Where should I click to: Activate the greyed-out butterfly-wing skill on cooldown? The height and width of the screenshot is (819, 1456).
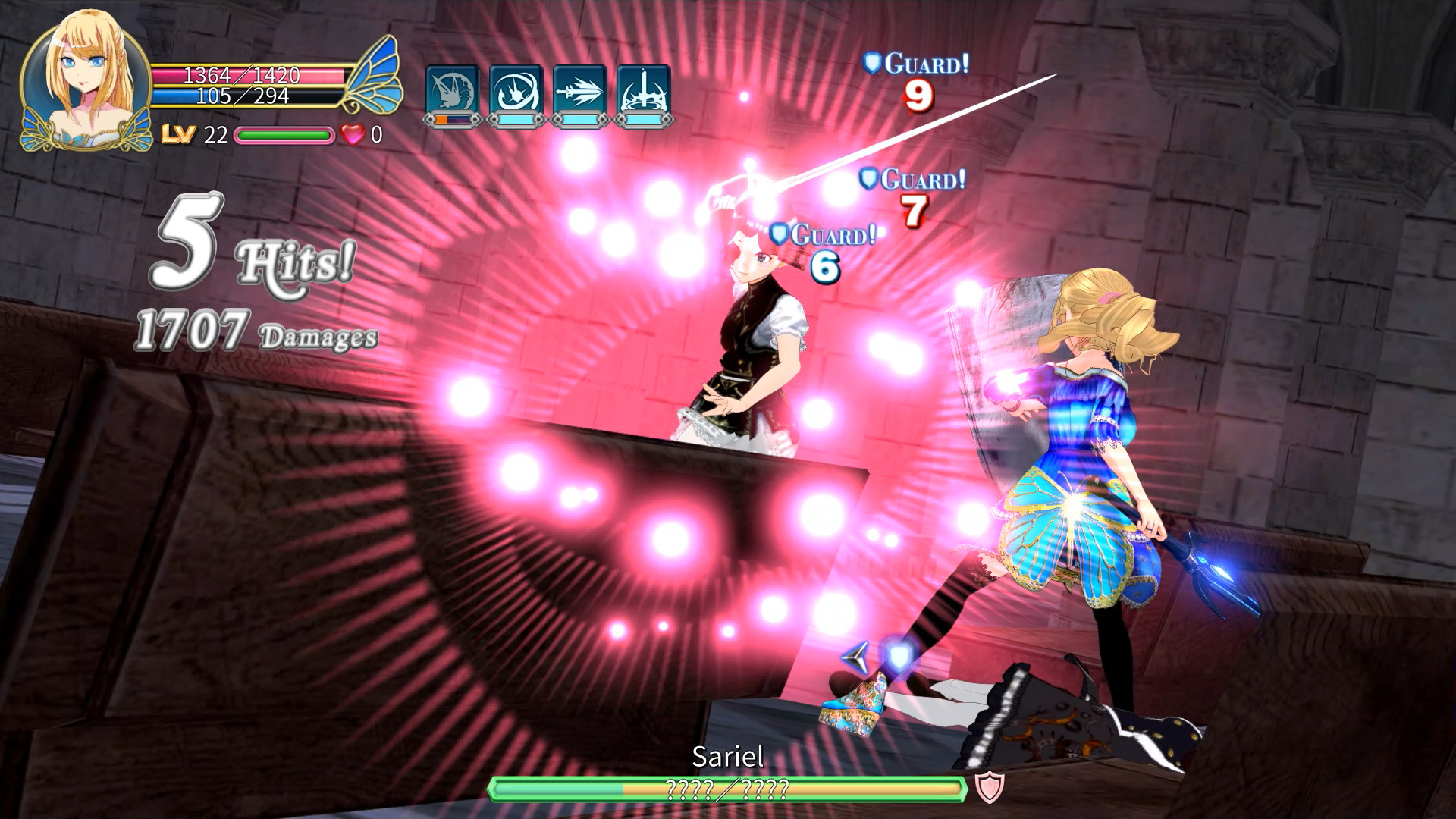click(x=452, y=93)
